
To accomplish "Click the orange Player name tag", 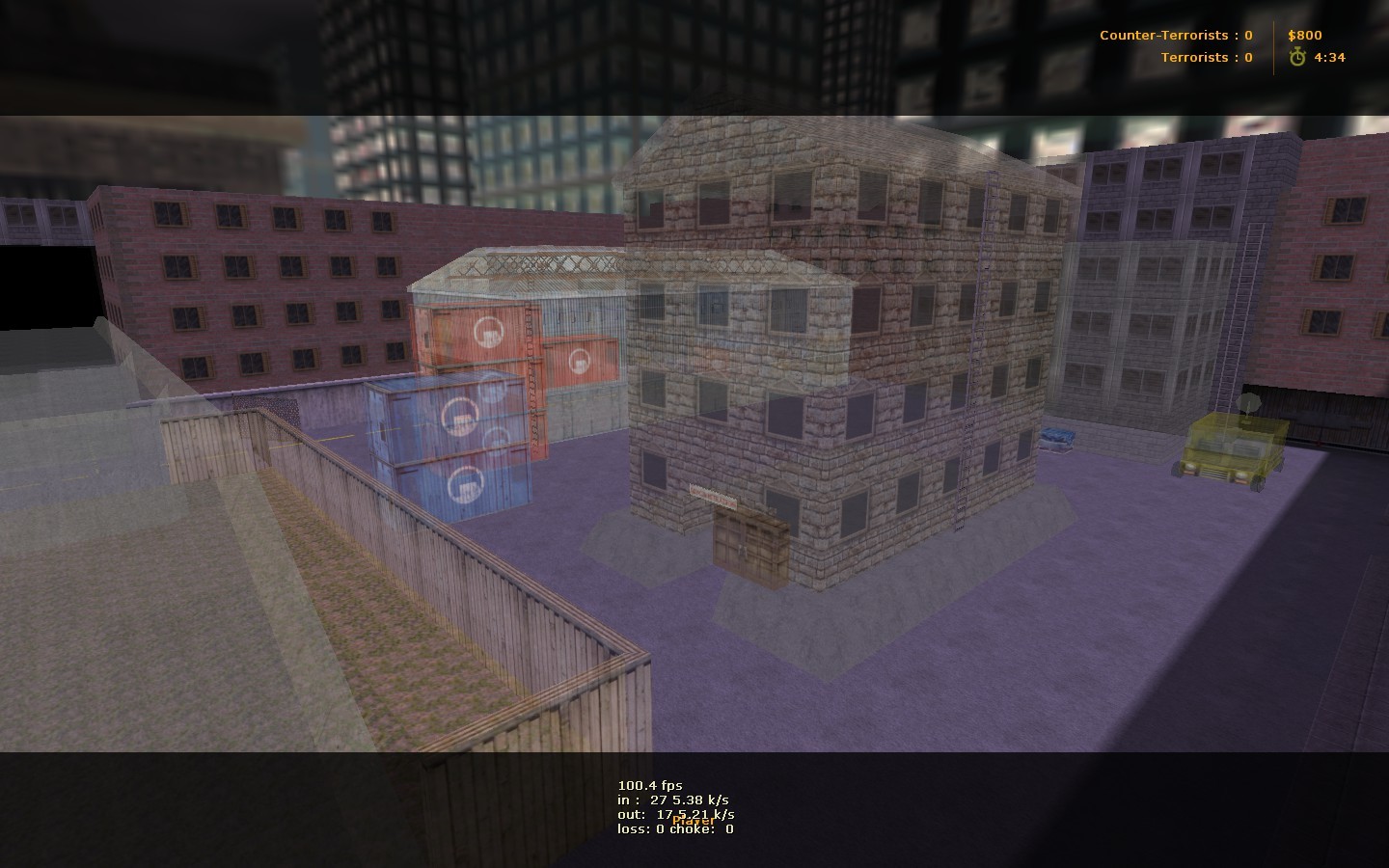I will click(693, 821).
